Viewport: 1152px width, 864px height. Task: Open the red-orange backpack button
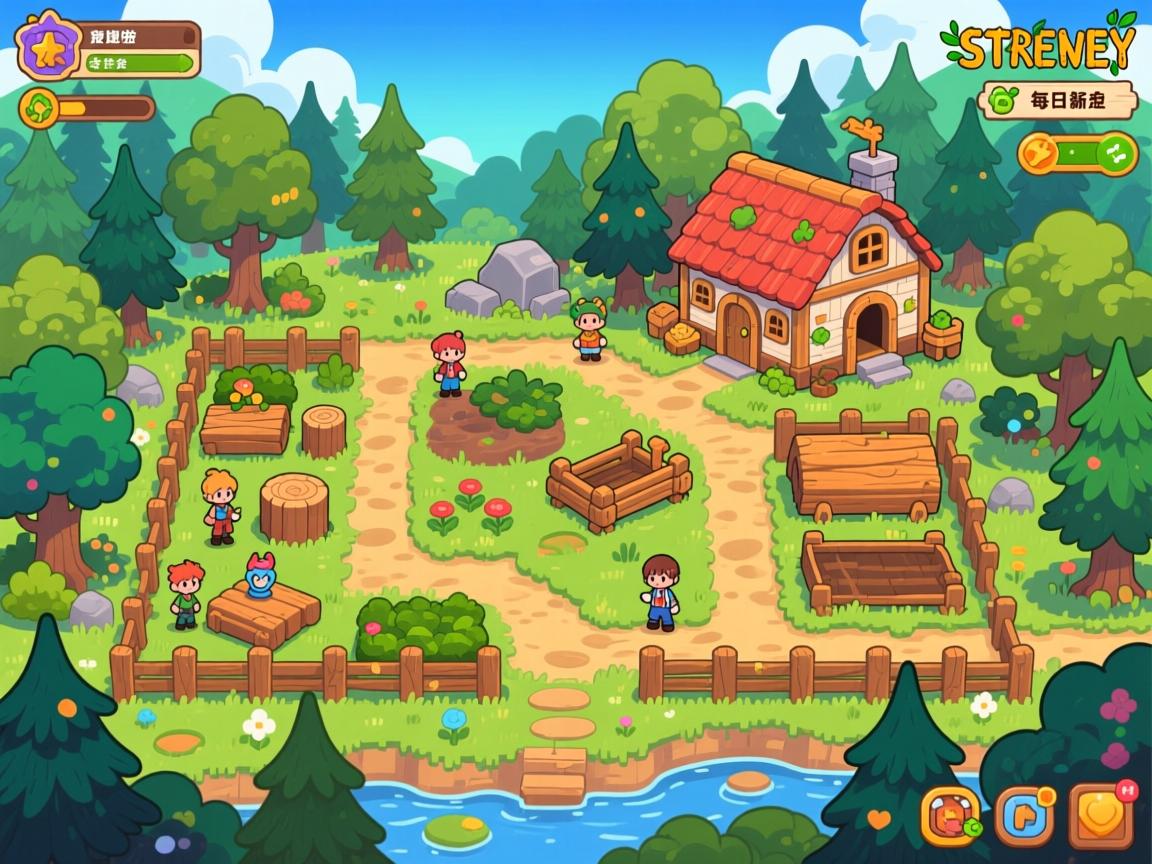[x=950, y=817]
